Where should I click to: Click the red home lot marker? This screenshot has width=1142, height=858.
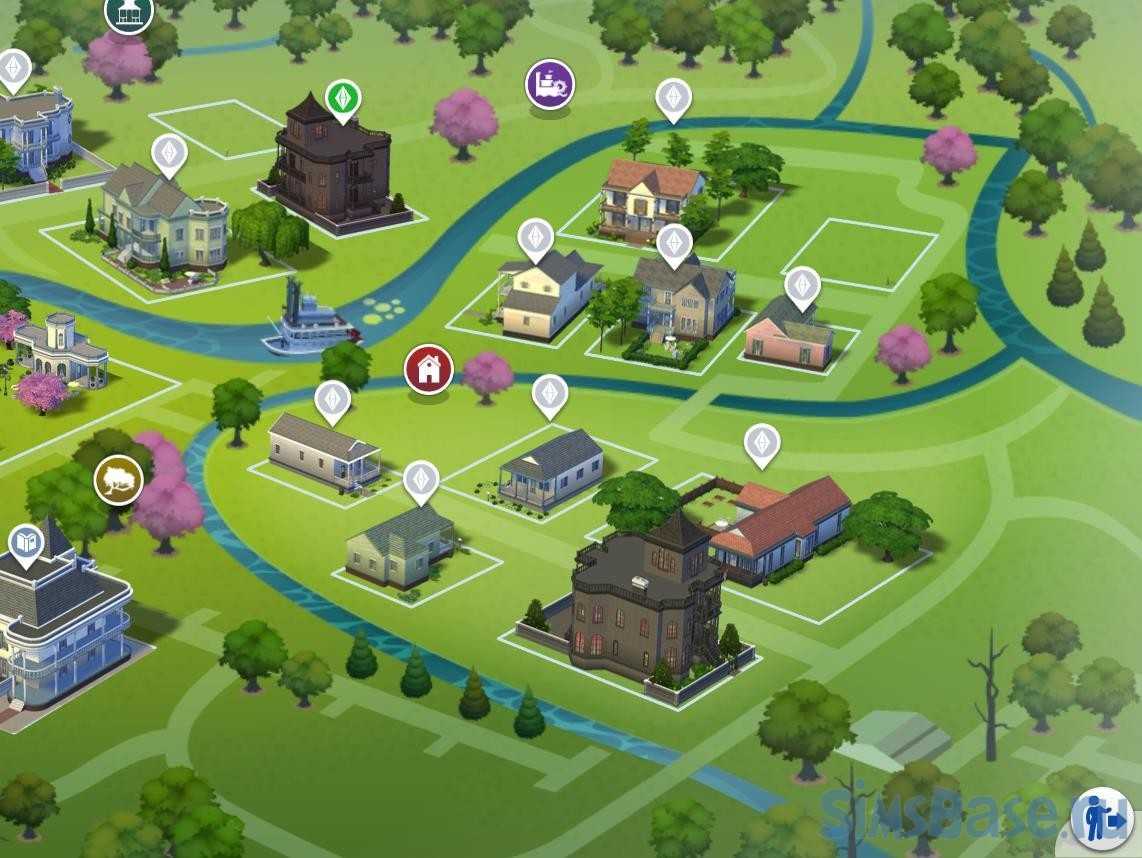(429, 369)
